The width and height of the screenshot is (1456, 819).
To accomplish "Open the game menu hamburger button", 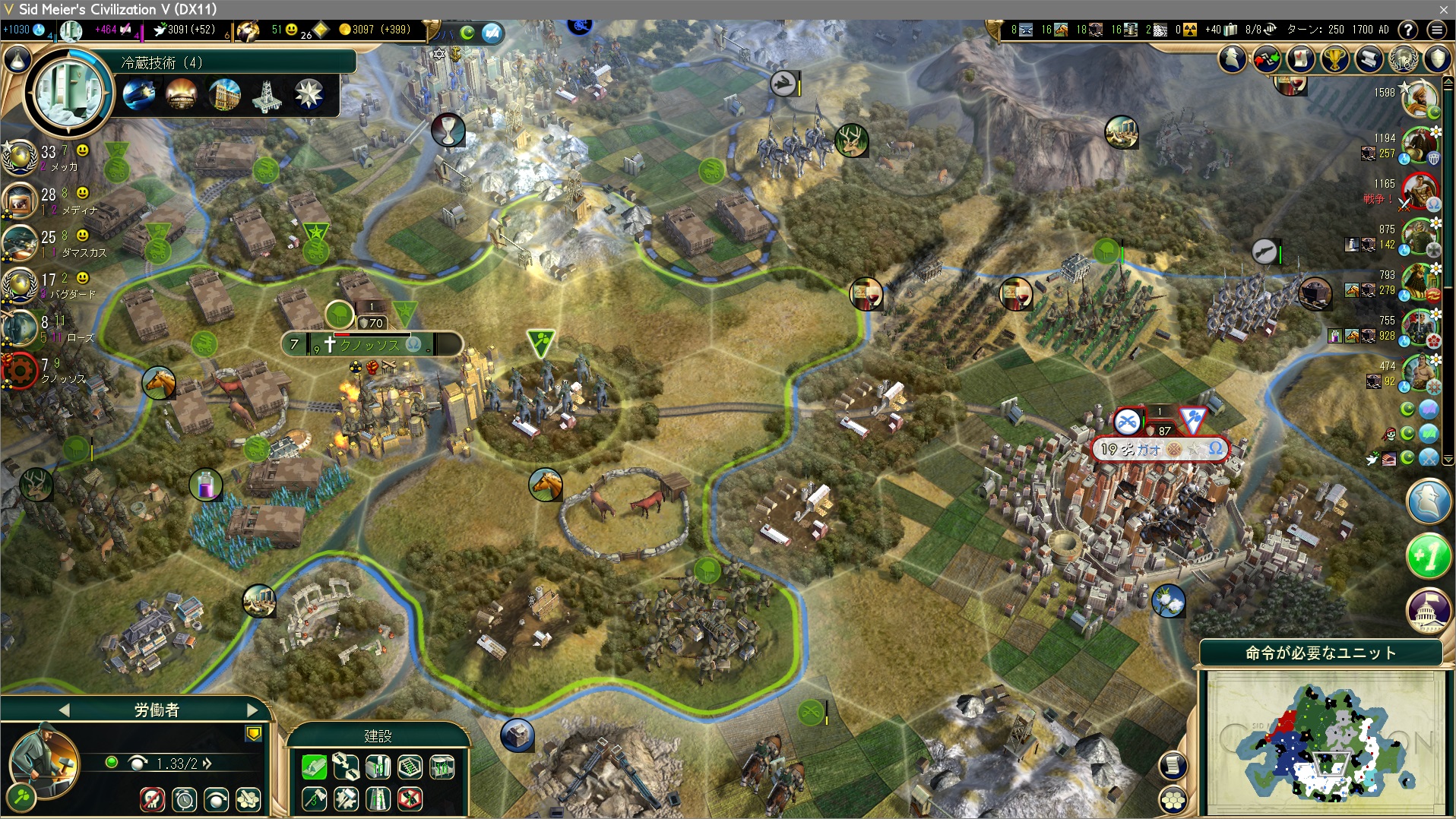I will tap(1436, 30).
